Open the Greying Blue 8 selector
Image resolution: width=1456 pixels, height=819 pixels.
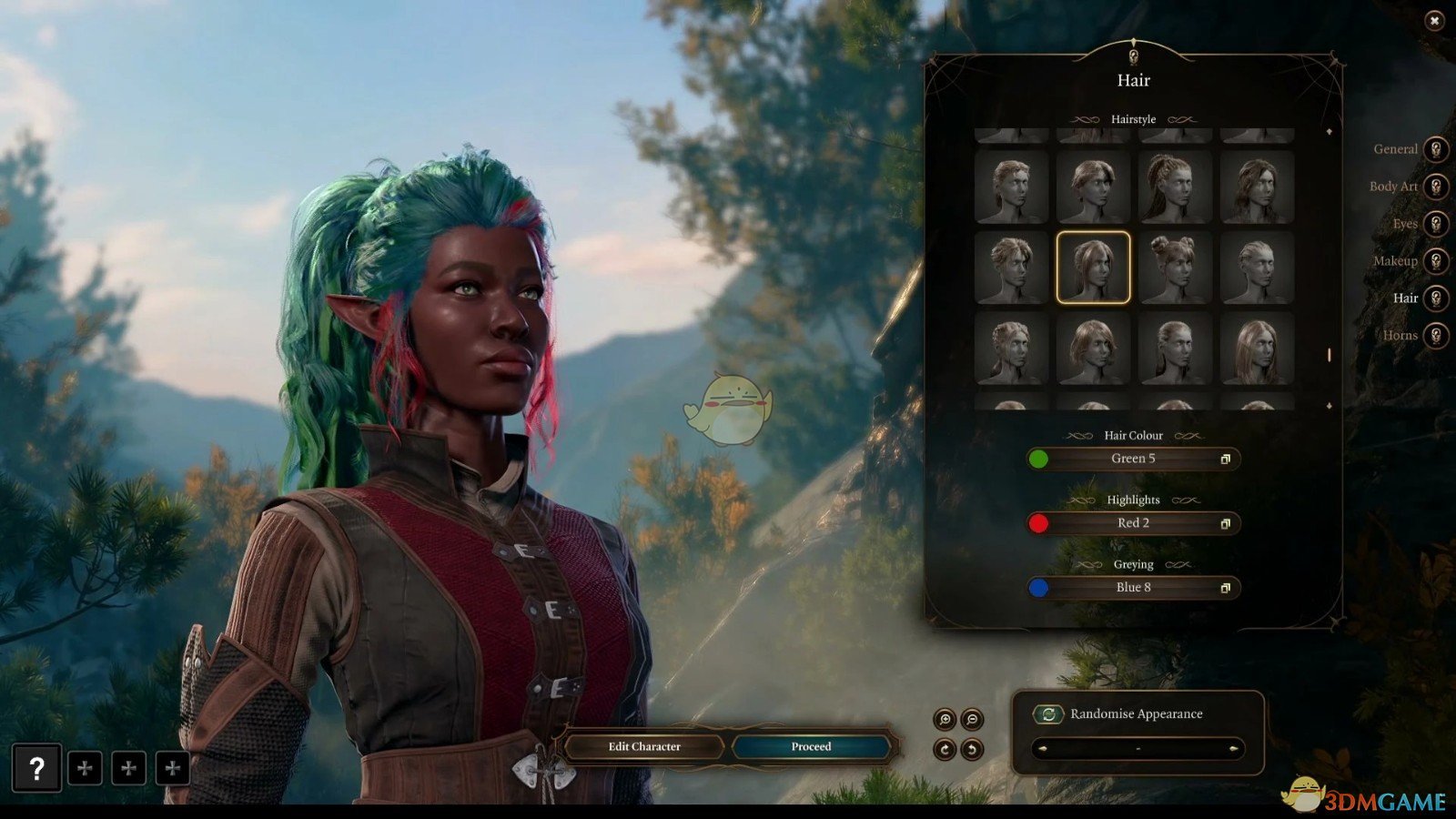pyautogui.click(x=1133, y=588)
